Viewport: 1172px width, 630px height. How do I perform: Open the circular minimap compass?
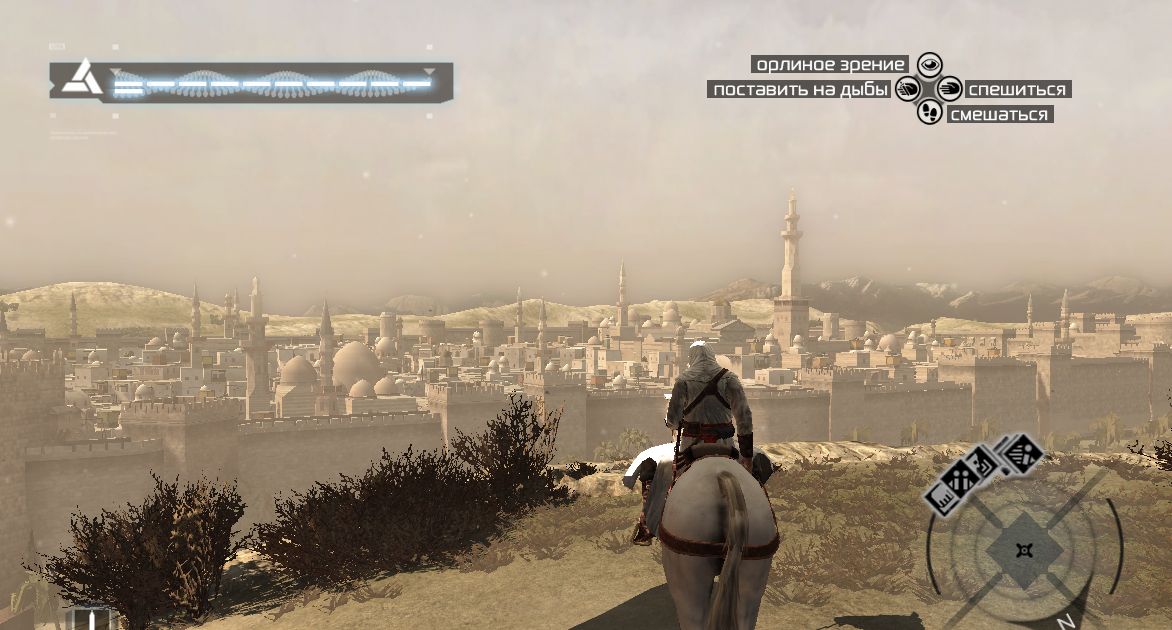click(x=1022, y=551)
